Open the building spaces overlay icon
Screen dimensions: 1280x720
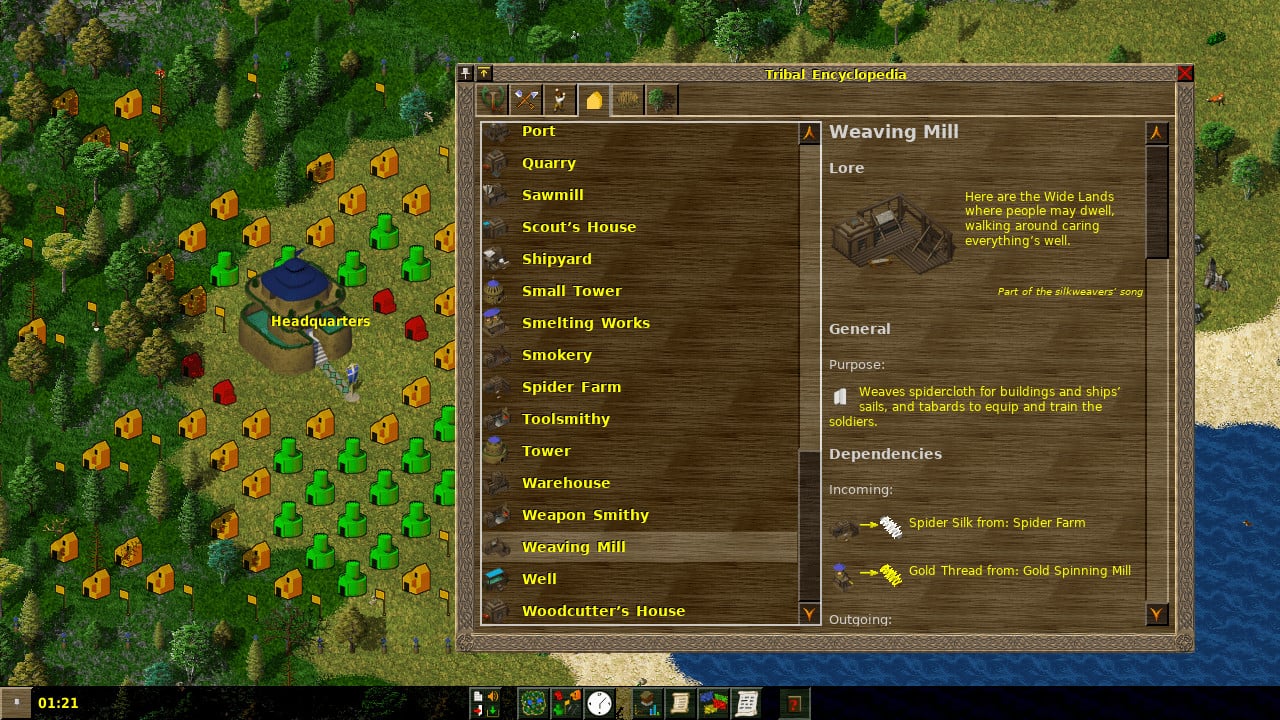point(566,702)
